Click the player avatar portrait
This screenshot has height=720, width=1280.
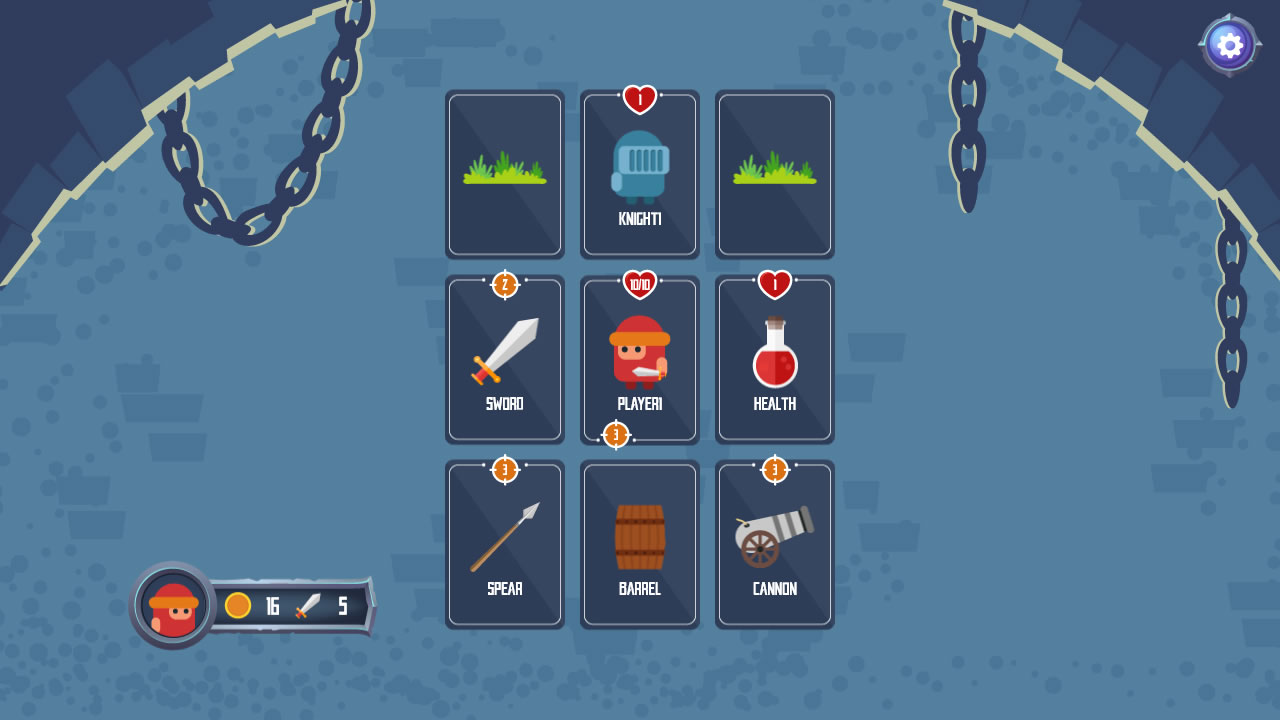pos(171,606)
